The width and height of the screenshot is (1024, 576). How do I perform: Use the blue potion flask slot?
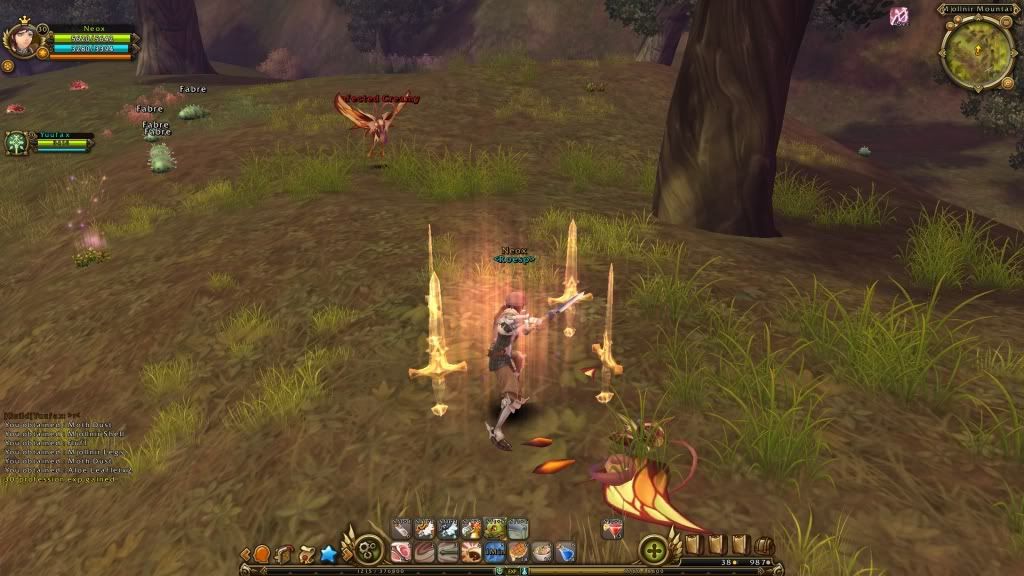(x=565, y=551)
